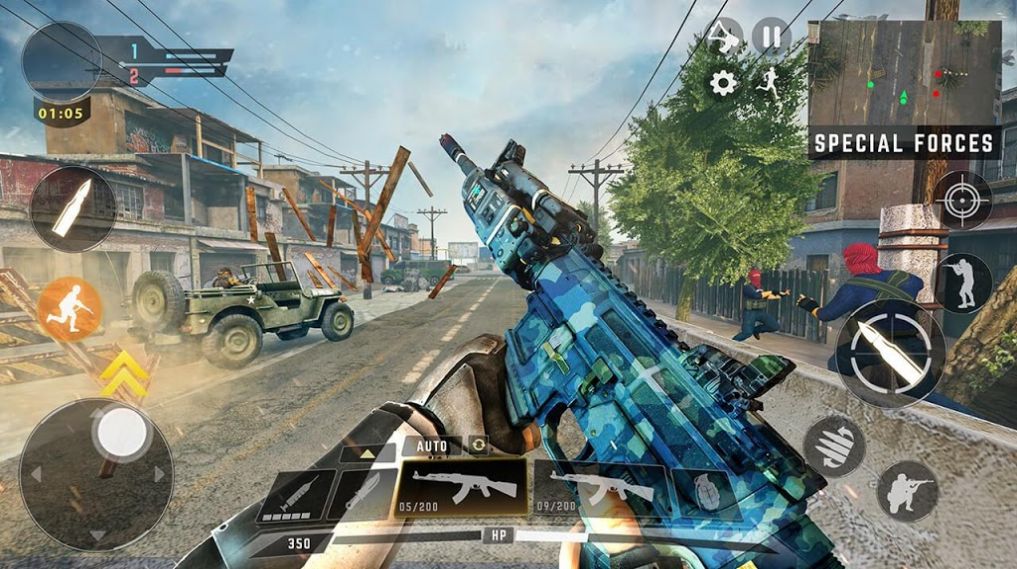
Task: Open settings with the gear icon
Action: click(723, 83)
